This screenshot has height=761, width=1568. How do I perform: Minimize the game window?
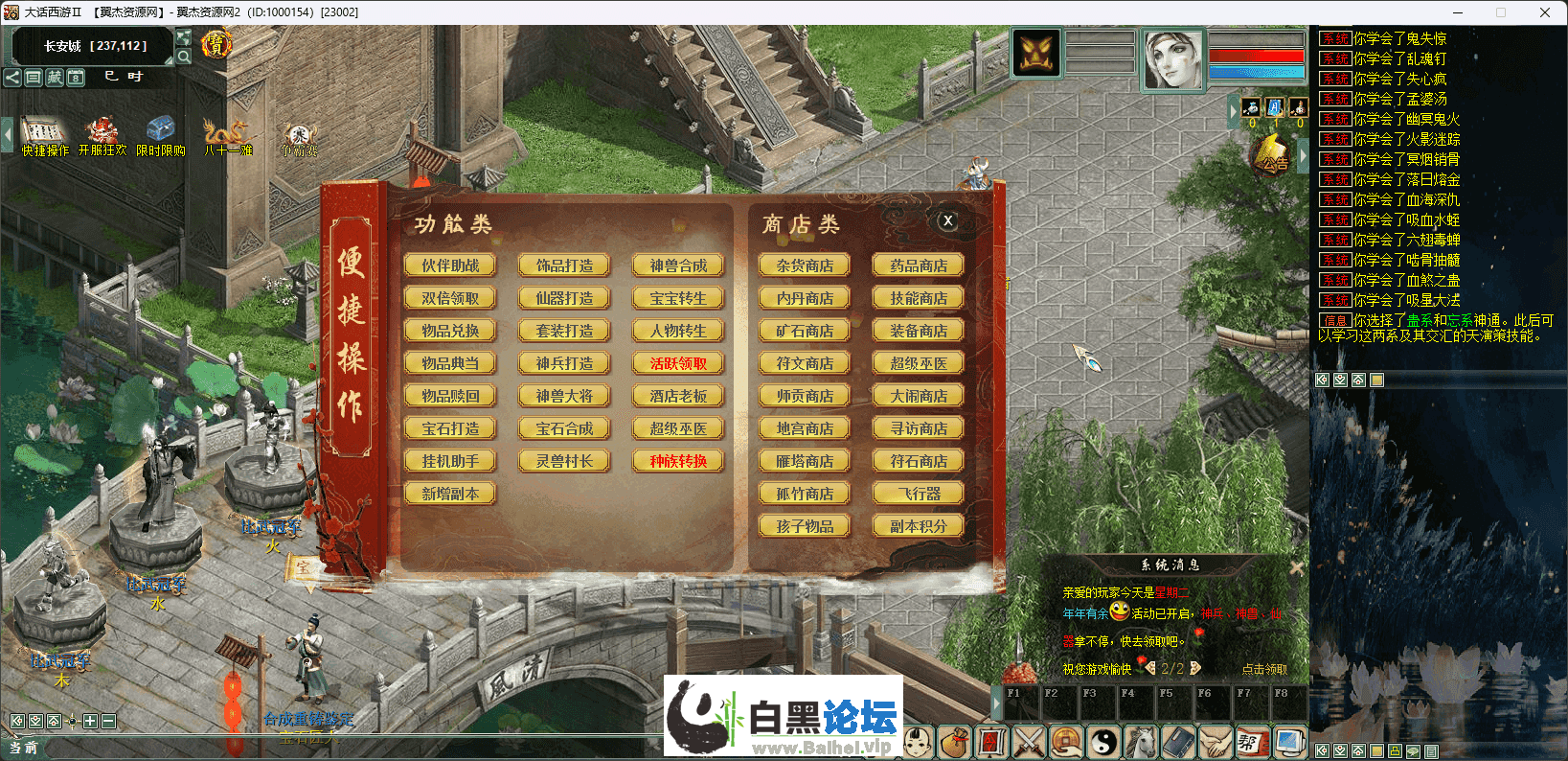point(1458,12)
